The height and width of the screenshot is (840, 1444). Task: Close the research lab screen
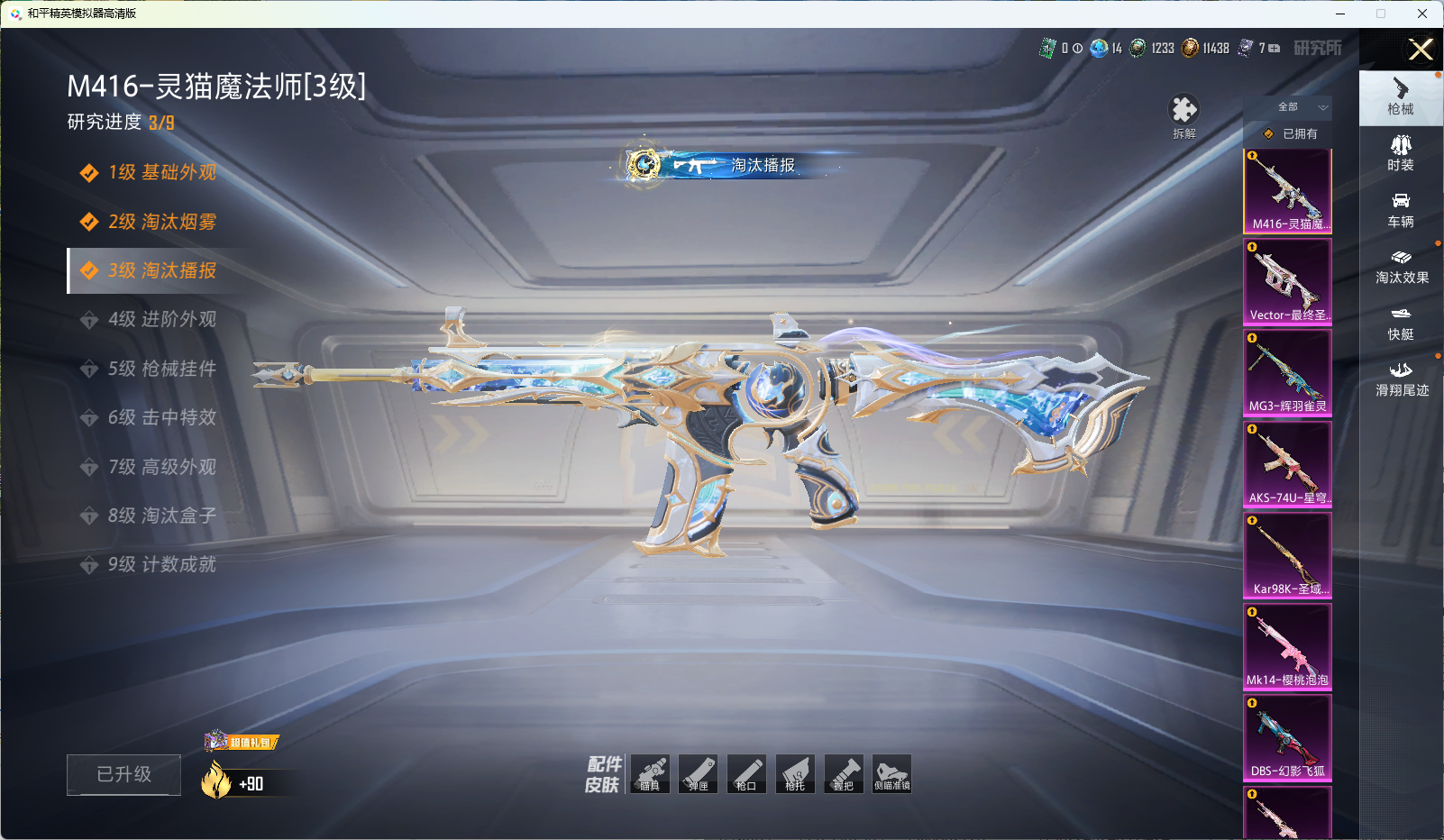coord(1421,50)
